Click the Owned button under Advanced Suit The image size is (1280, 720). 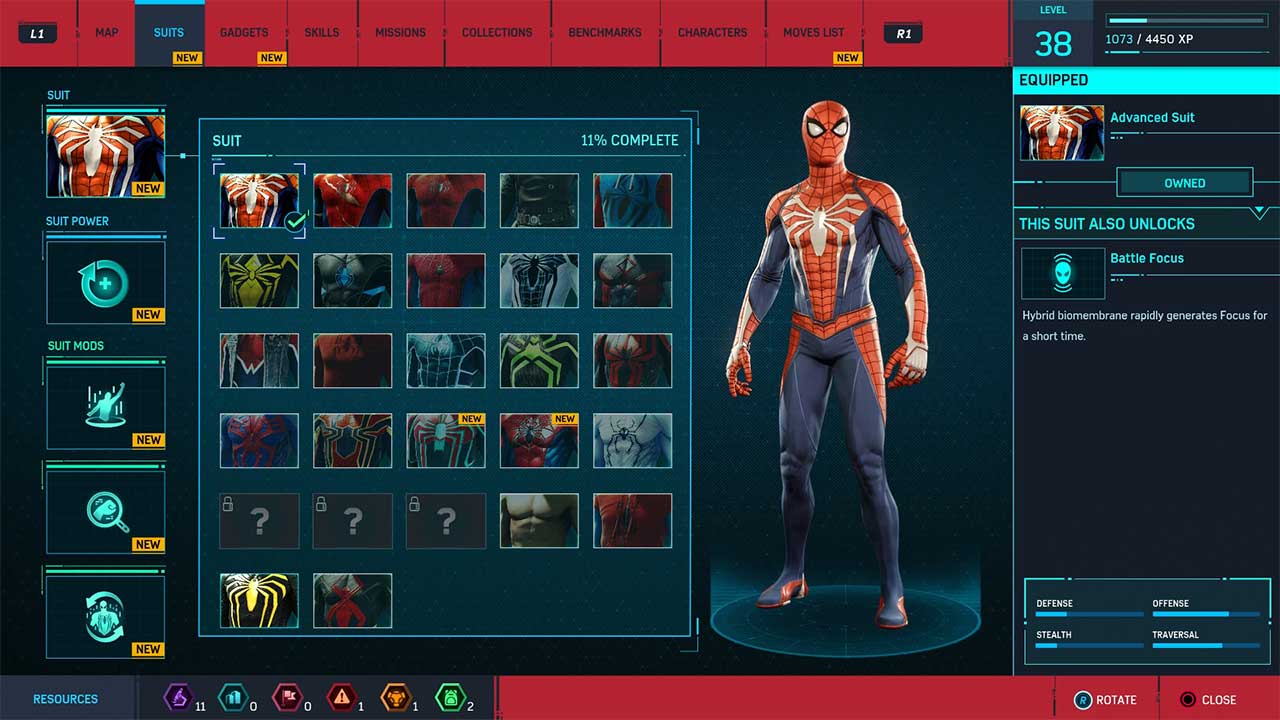(x=1185, y=182)
